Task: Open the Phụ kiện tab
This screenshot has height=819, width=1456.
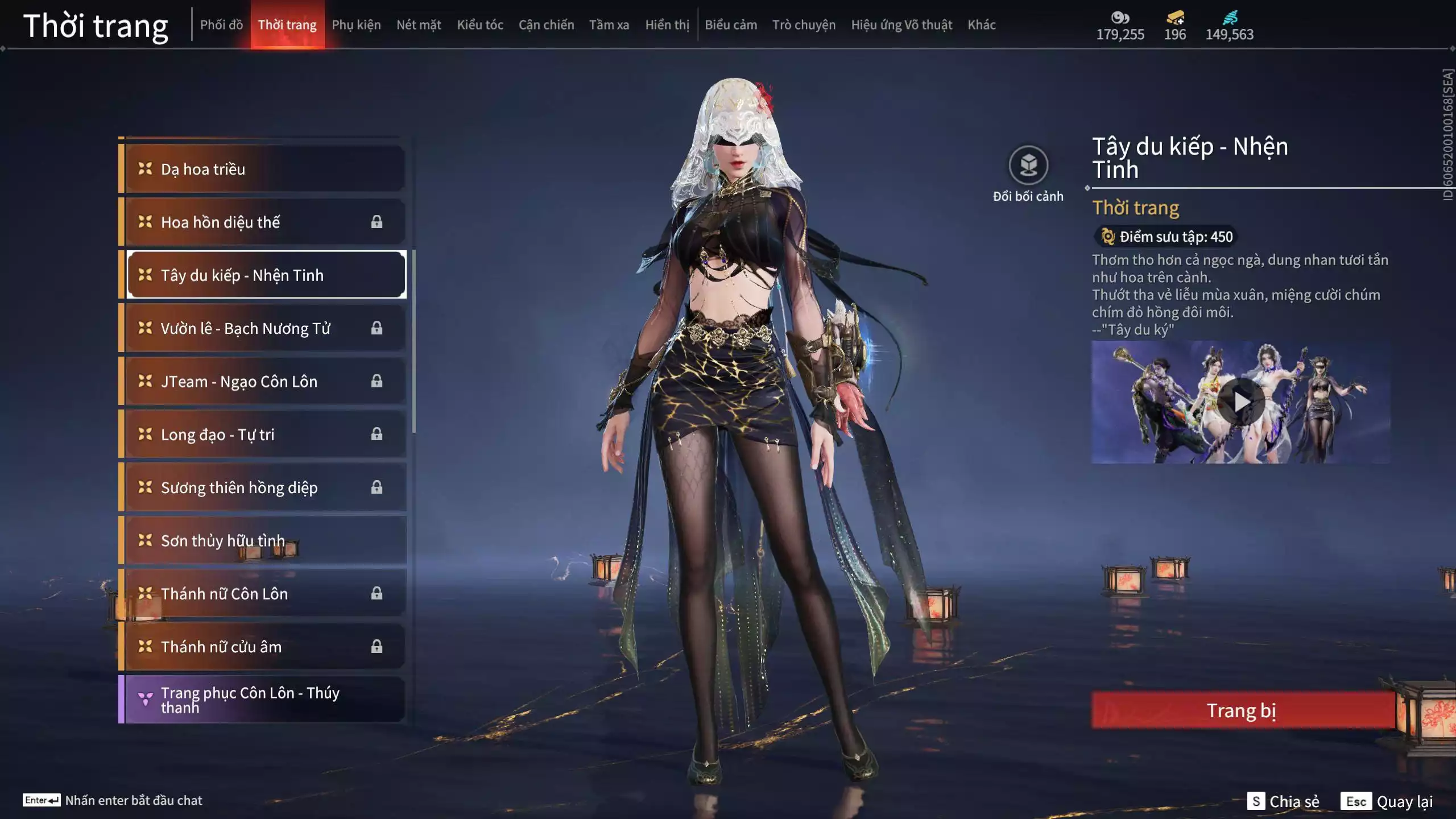Action: tap(356, 25)
